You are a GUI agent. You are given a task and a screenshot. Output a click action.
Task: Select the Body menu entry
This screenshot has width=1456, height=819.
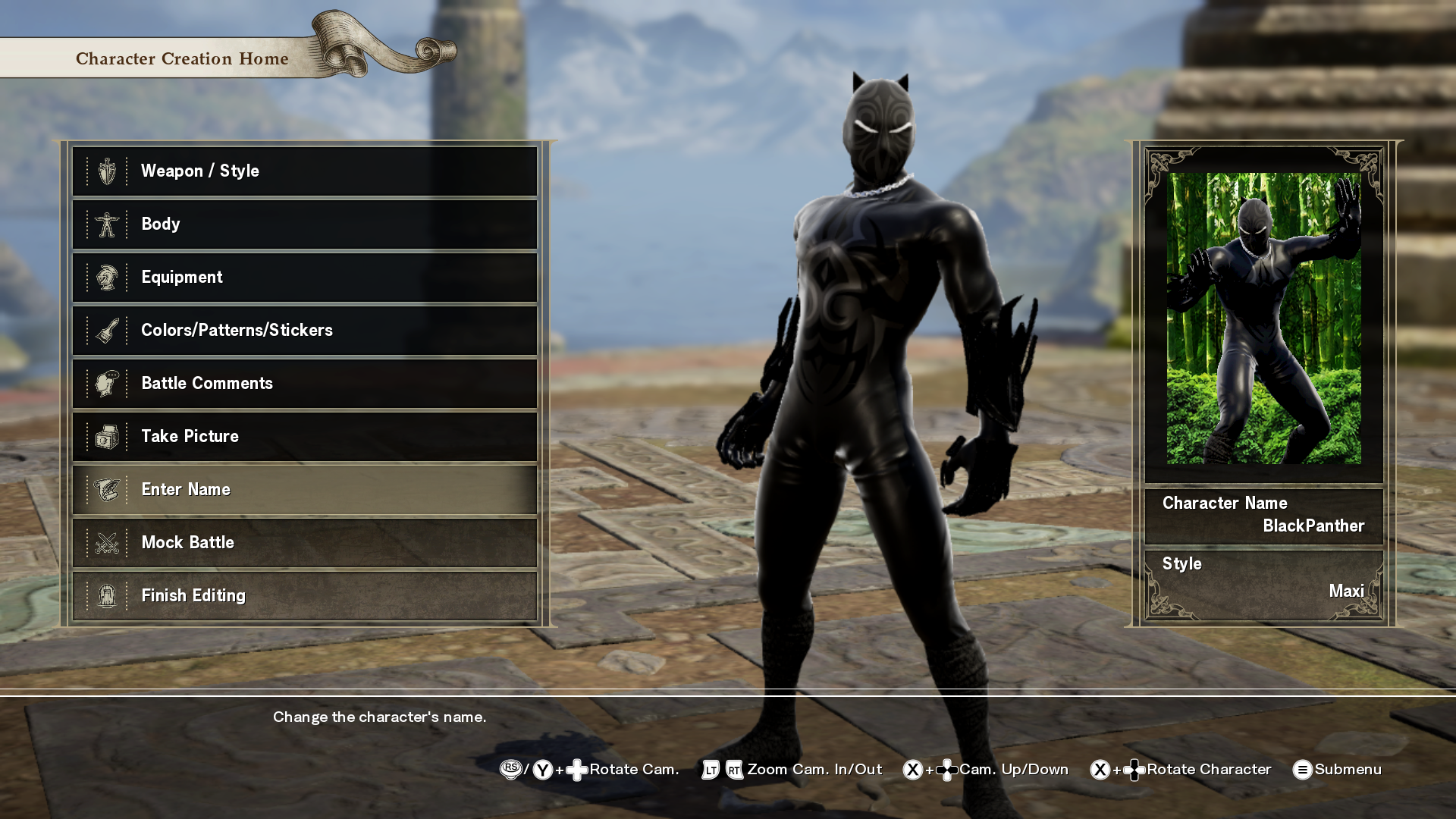tap(305, 224)
